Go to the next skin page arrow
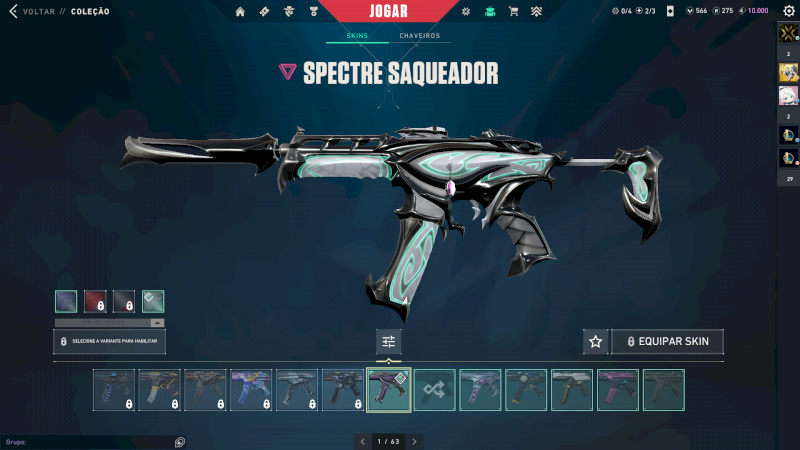800x450 pixels. pos(414,441)
